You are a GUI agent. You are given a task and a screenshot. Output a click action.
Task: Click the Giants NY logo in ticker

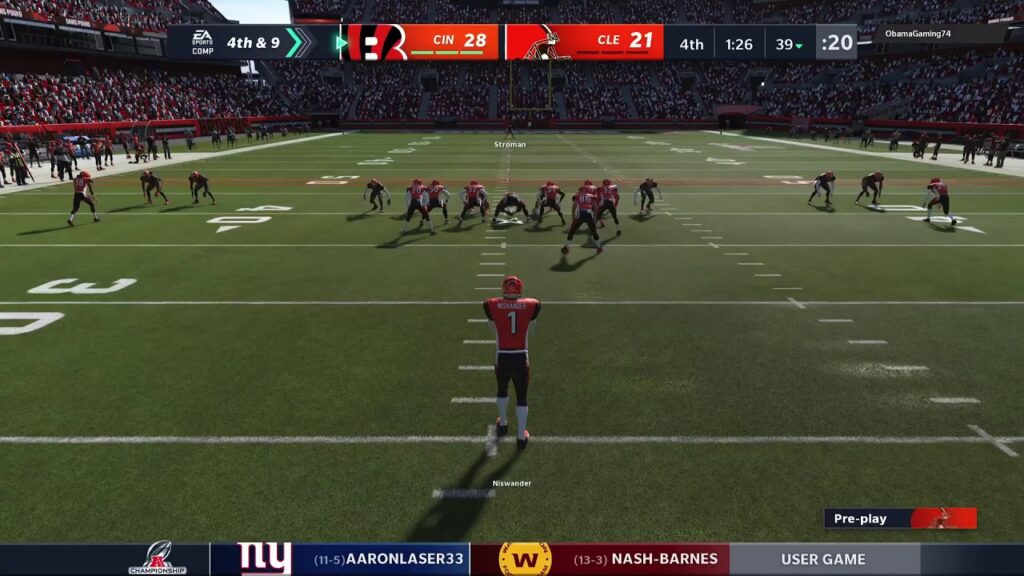tap(264, 559)
